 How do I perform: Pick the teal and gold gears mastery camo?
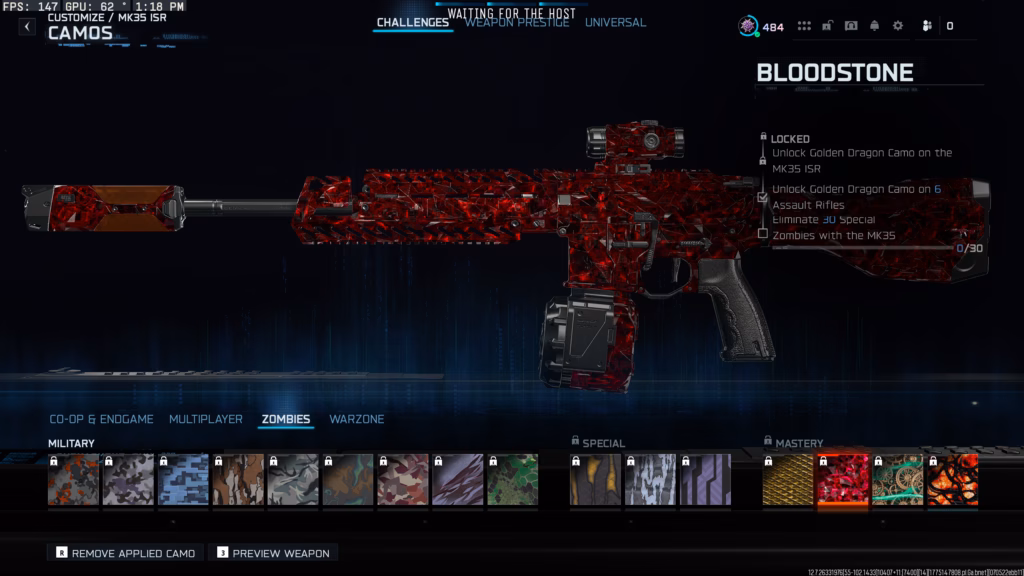[897, 480]
